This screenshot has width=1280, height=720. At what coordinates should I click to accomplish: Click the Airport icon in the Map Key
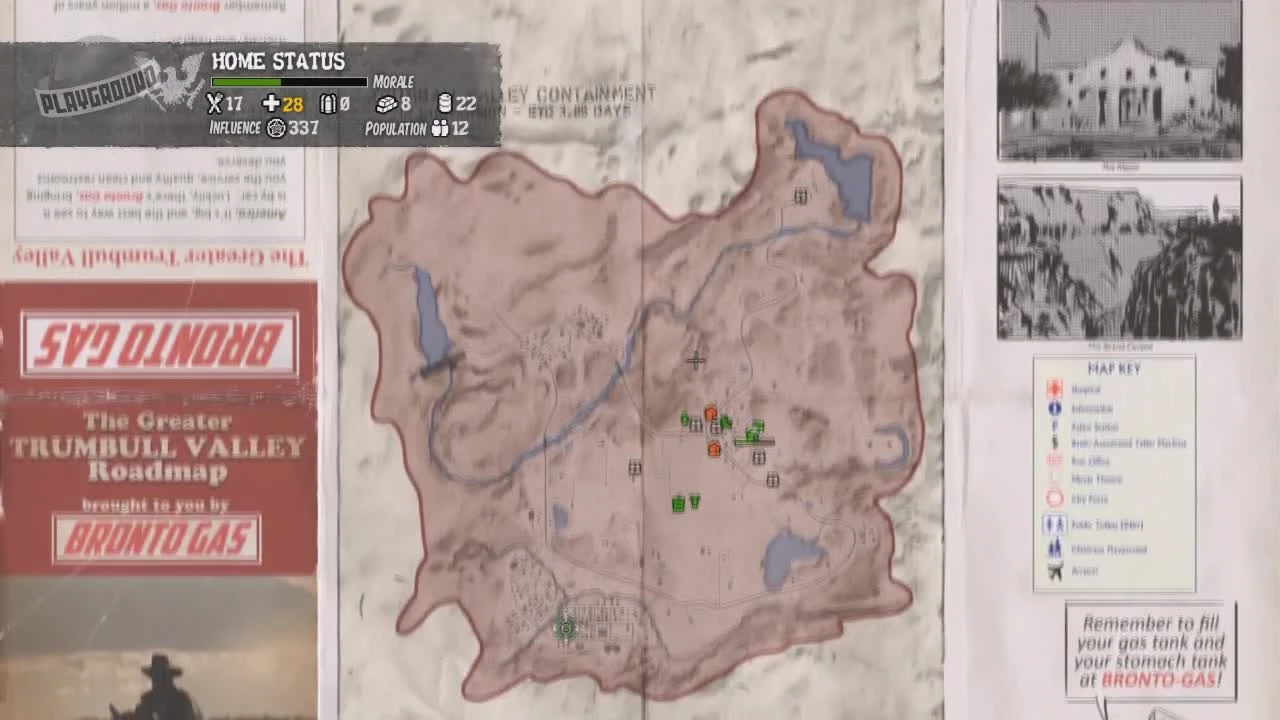1054,570
